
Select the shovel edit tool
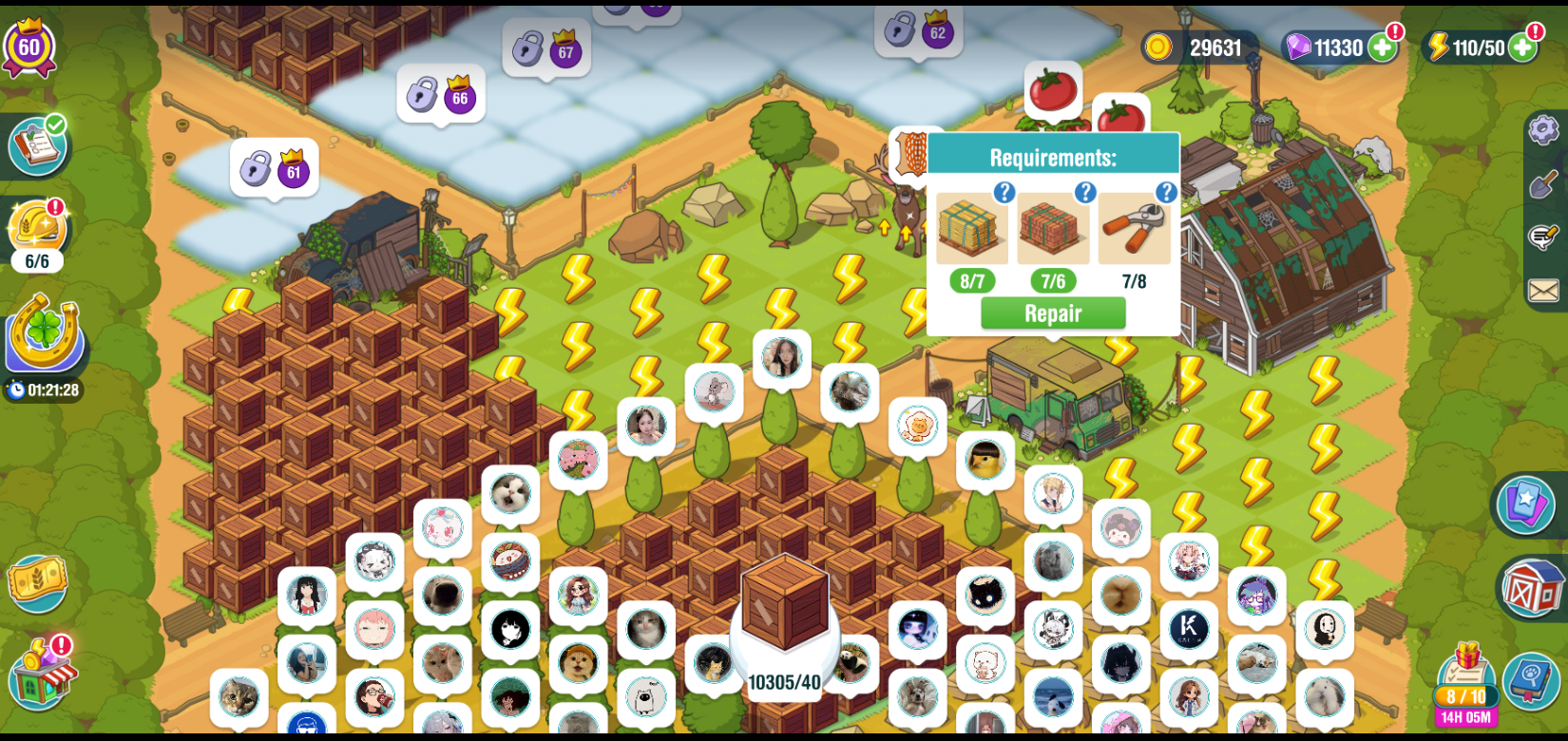pos(1543,183)
